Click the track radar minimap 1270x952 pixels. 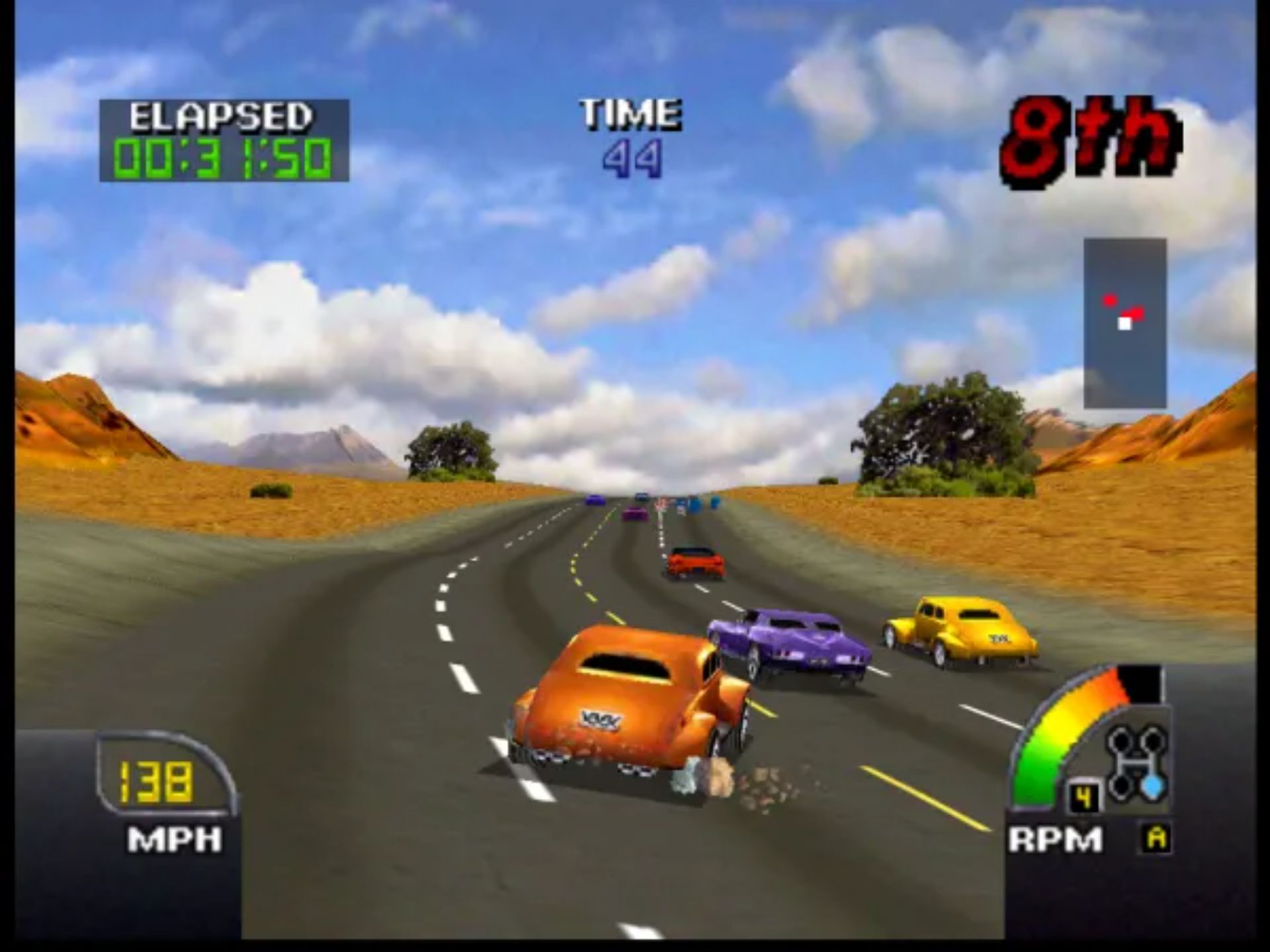pyautogui.click(x=1124, y=323)
